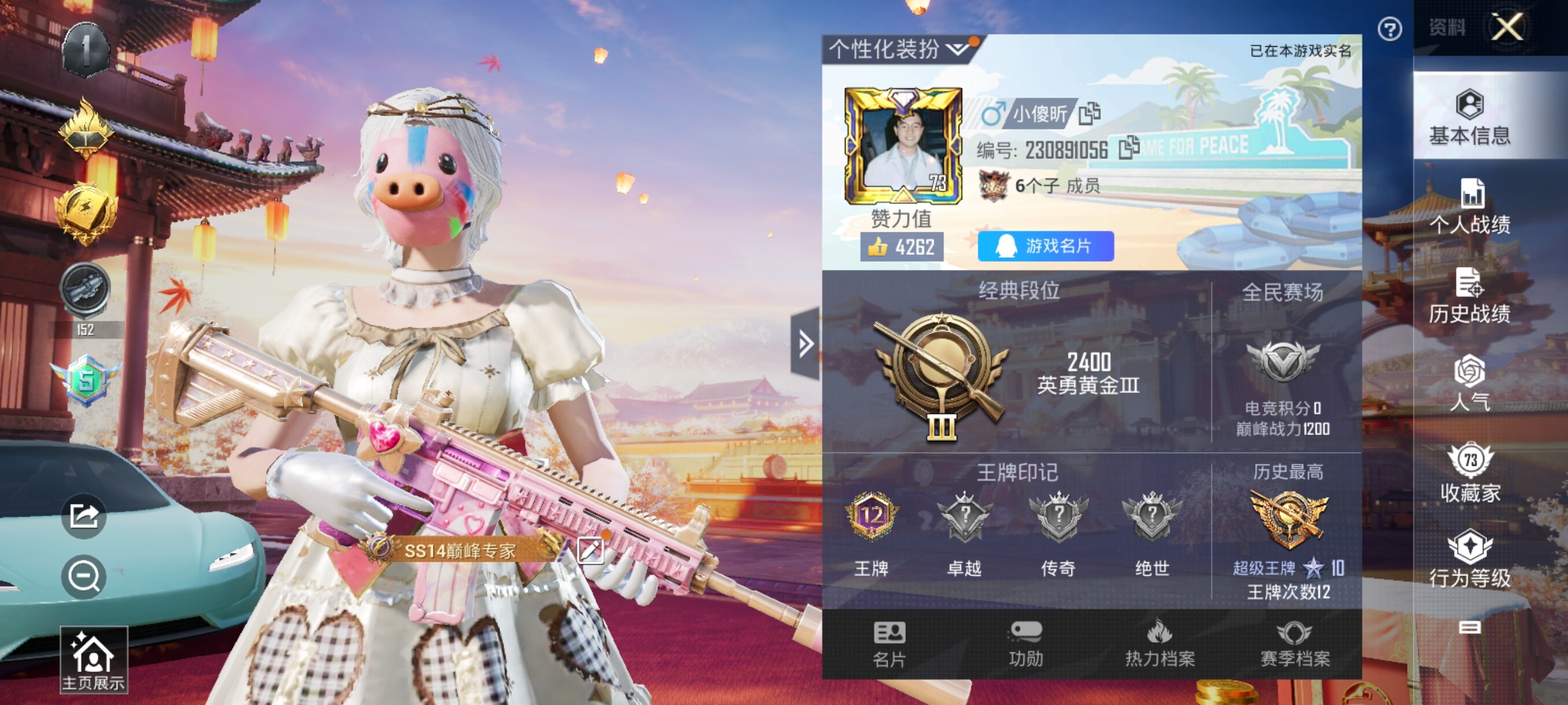Open the 功勋 section
The image size is (1568, 705).
pos(1026,644)
